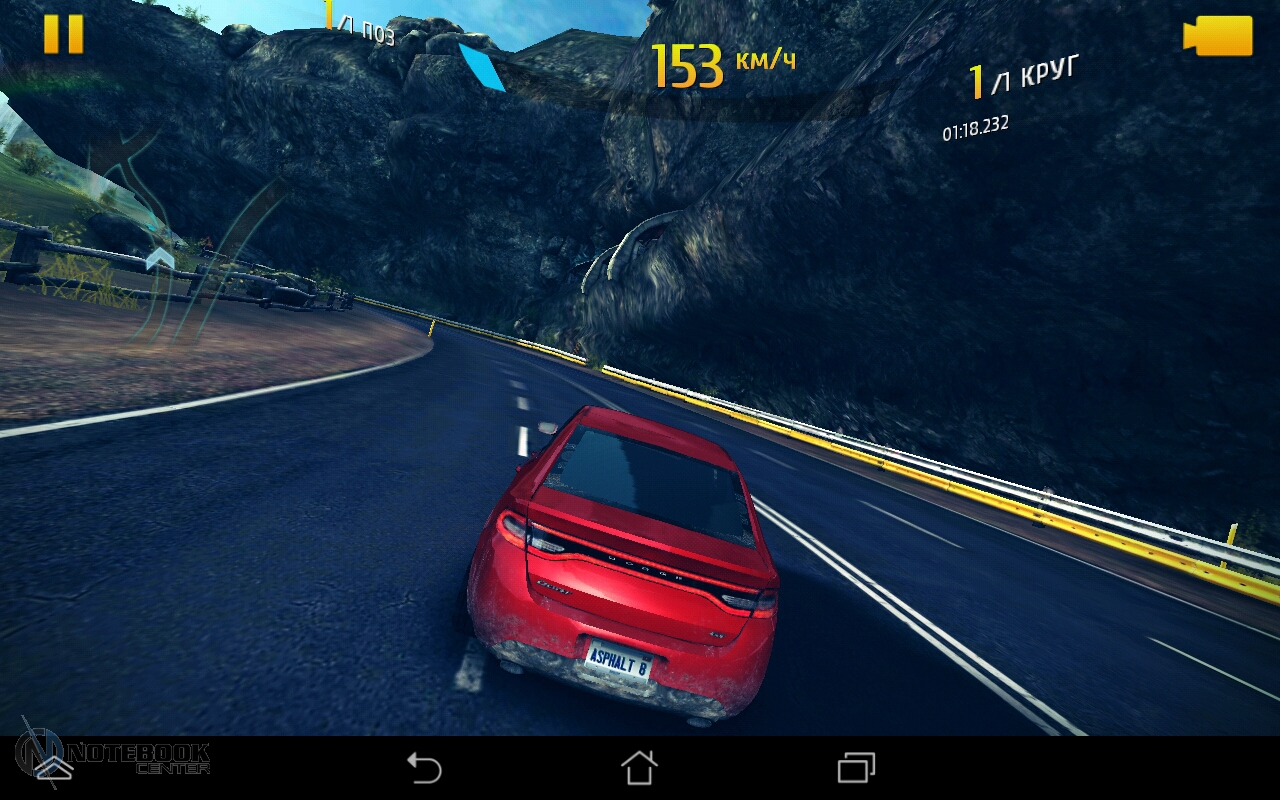Switch the camera view
Image resolution: width=1280 pixels, height=800 pixels.
click(x=1217, y=36)
